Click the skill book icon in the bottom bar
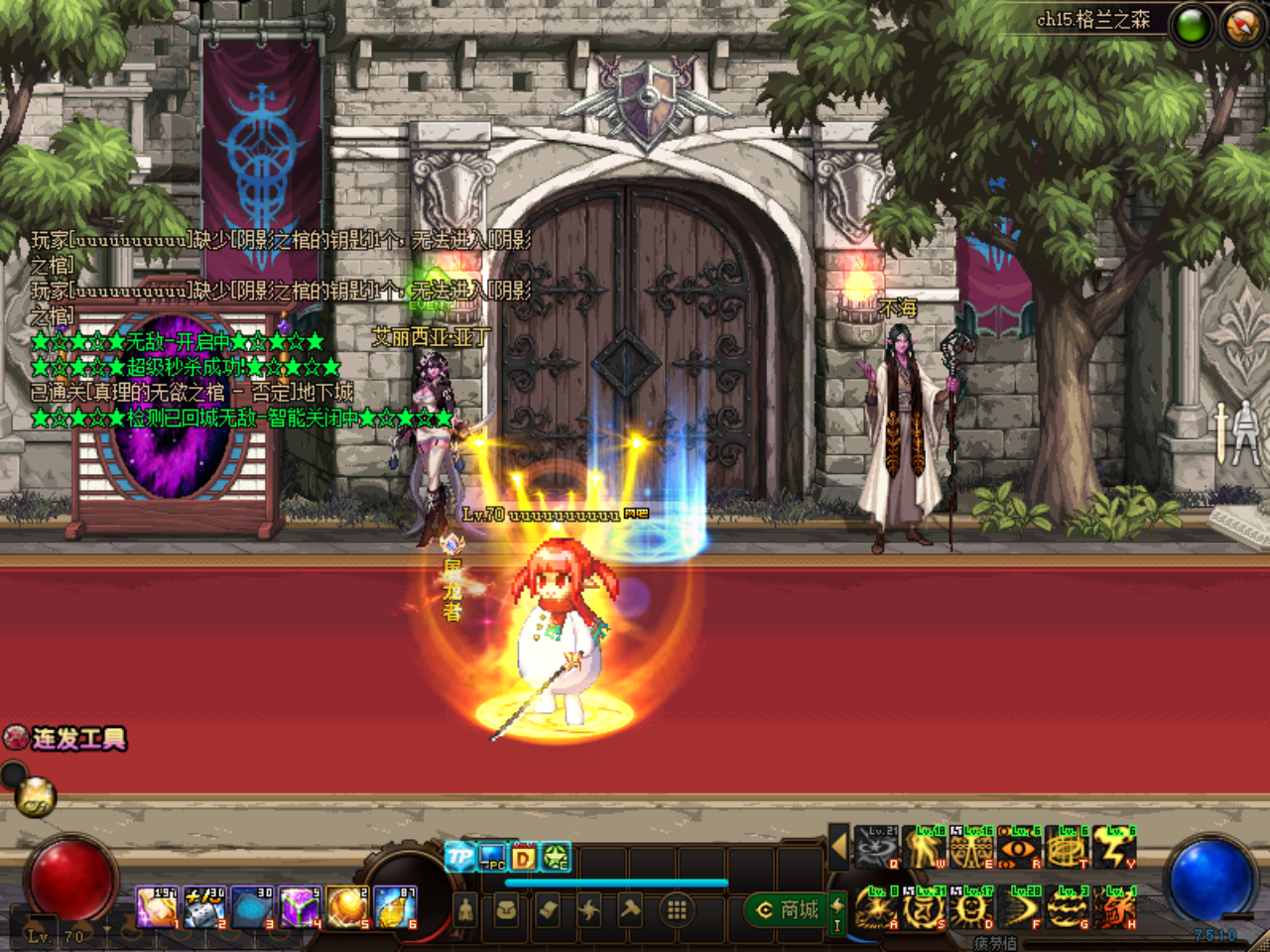 tap(546, 909)
